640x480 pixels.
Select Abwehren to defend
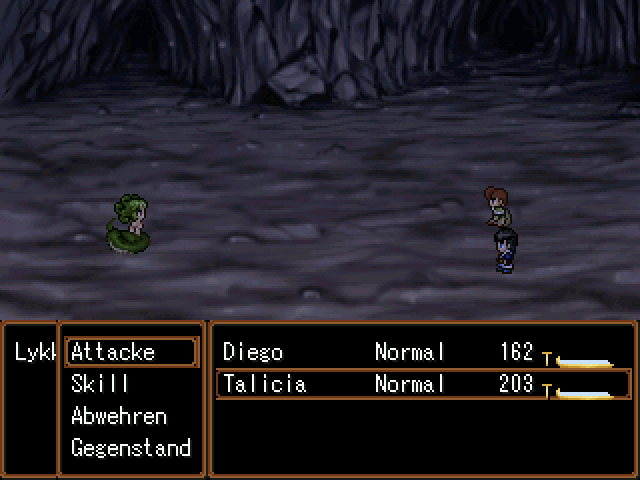click(118, 416)
